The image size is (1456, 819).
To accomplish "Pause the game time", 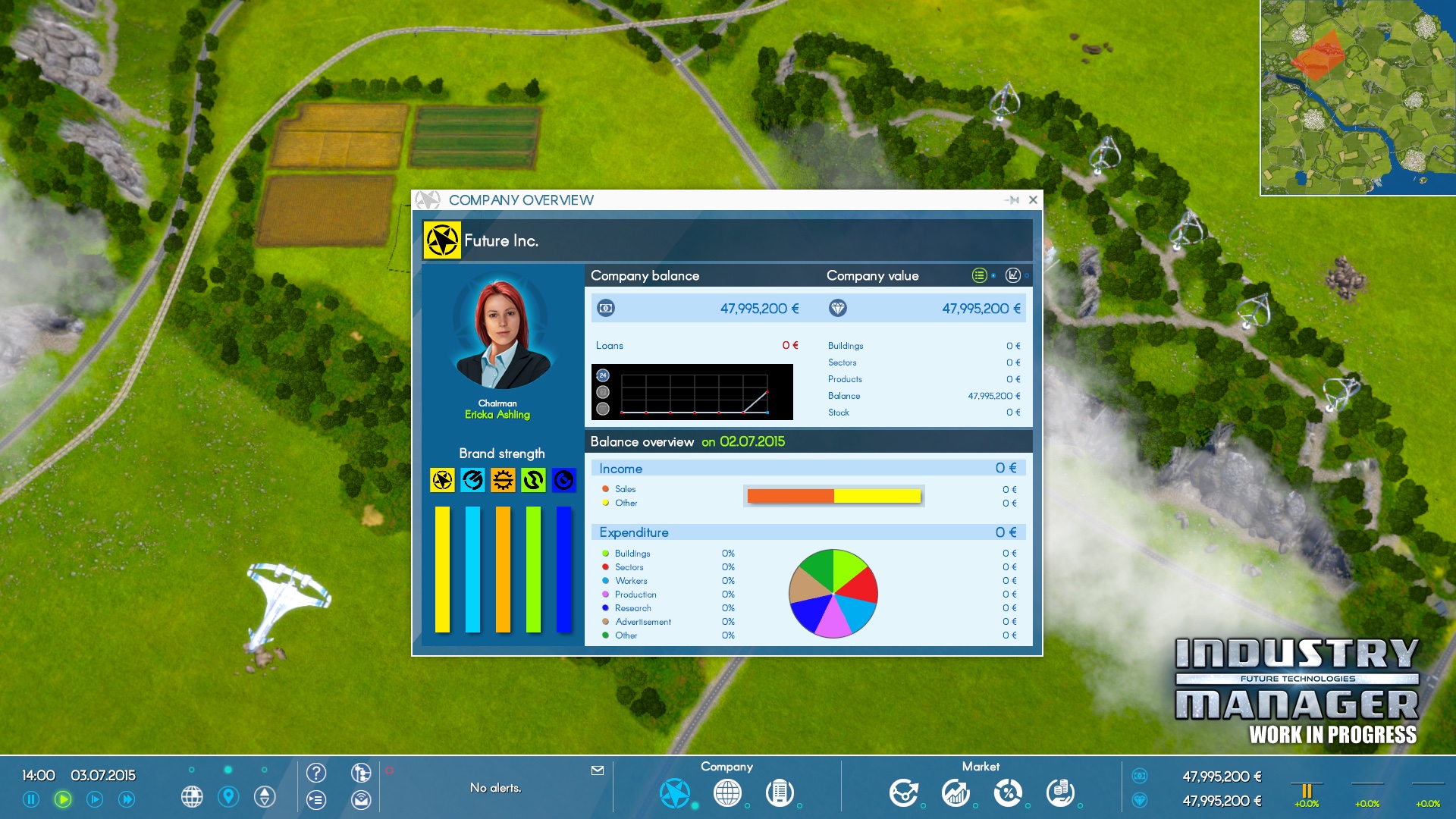I will tap(31, 799).
